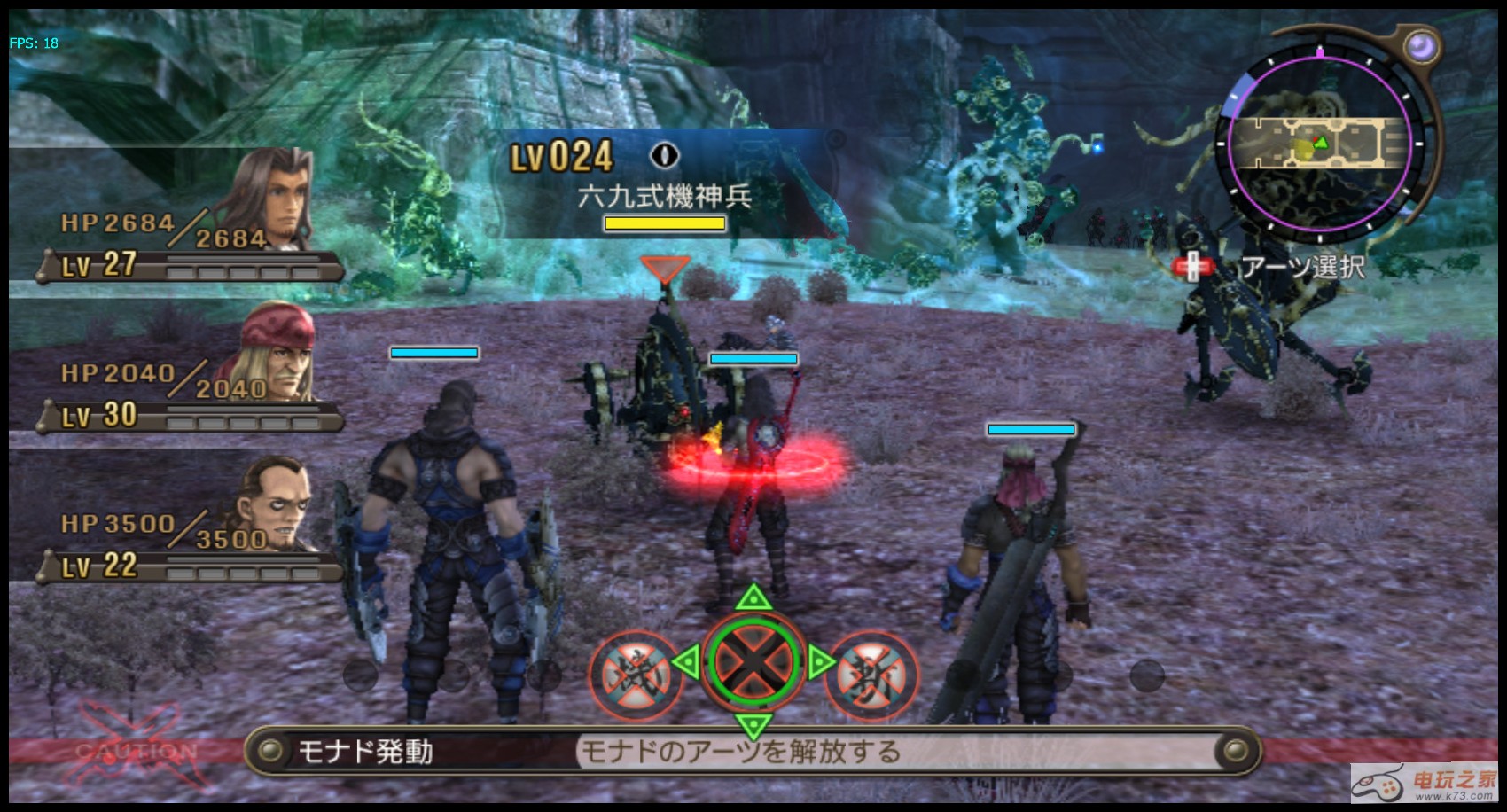Click the green down arrow below the center art
This screenshot has width=1507, height=812.
[x=753, y=727]
